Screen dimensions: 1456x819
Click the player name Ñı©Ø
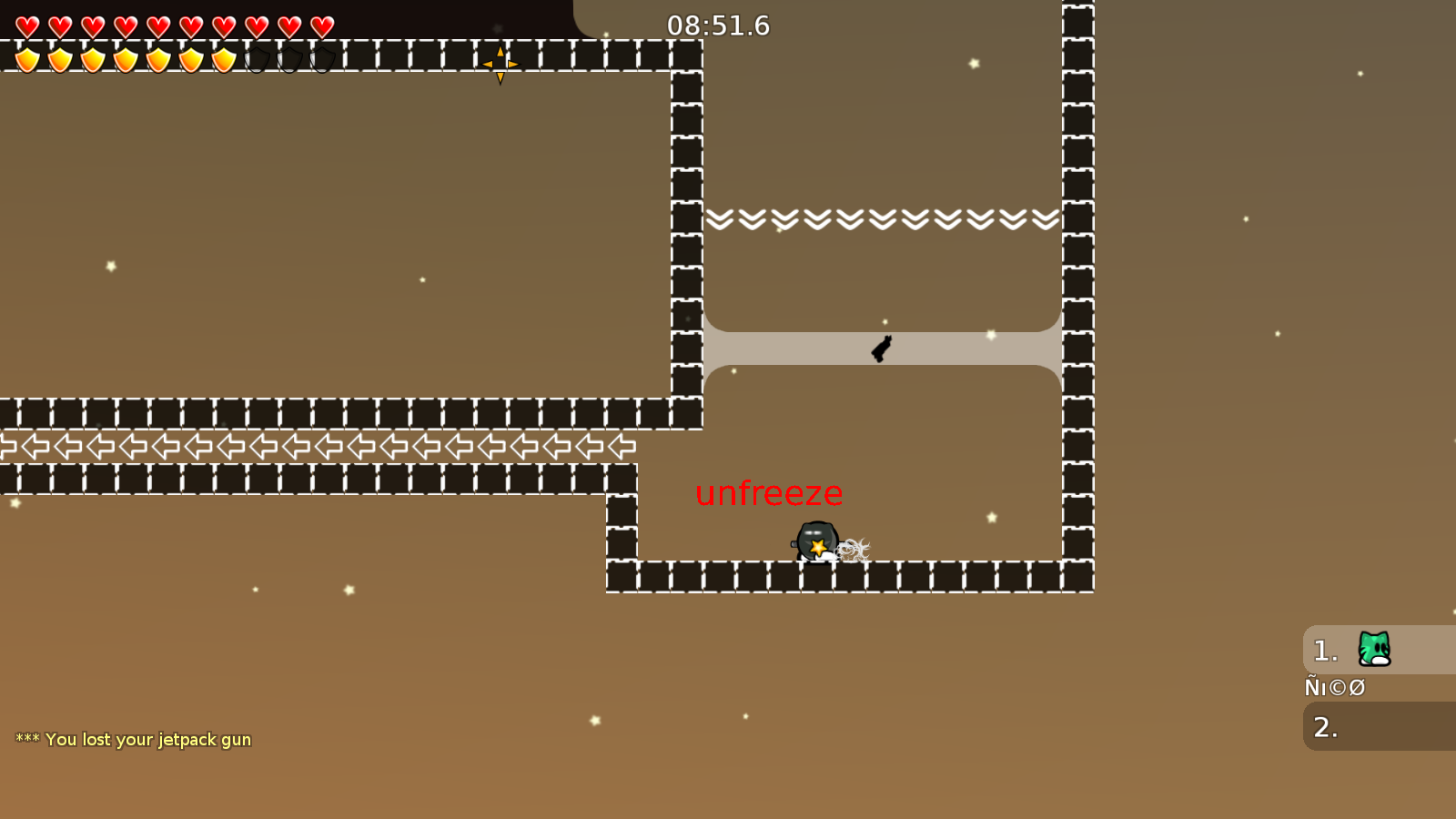pos(1335,688)
